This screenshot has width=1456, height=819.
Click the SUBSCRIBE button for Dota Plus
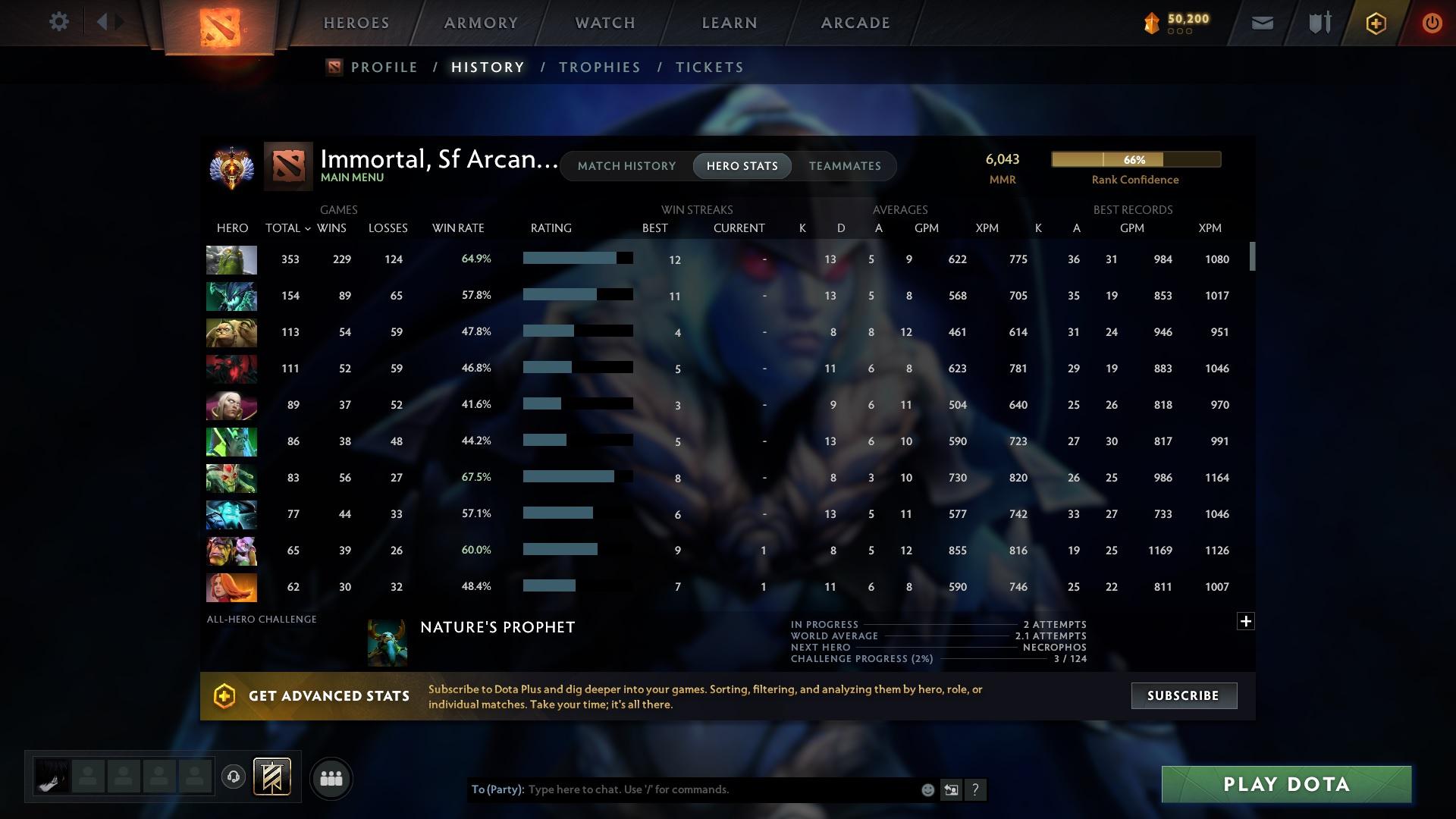pyautogui.click(x=1183, y=695)
